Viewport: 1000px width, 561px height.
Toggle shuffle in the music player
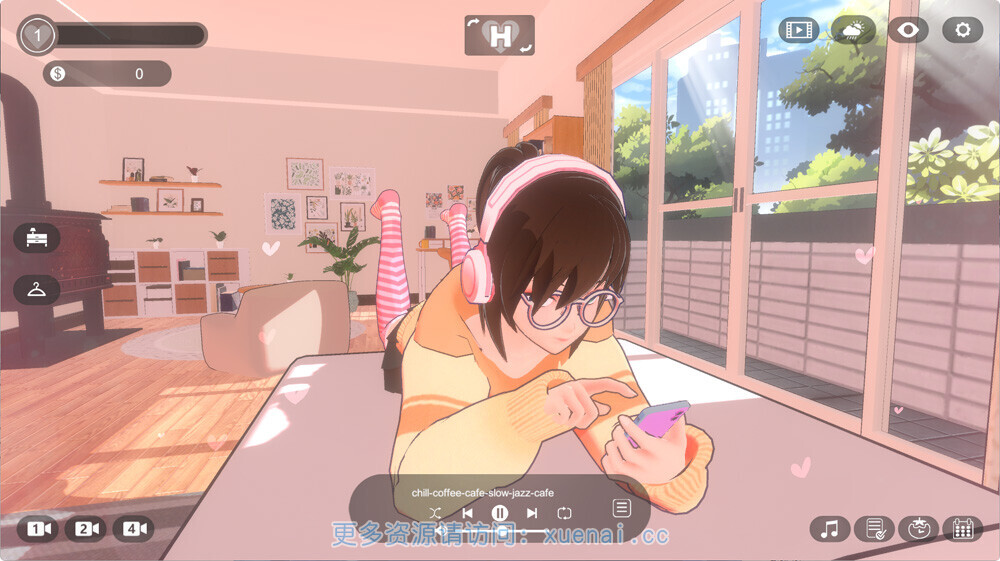pos(435,513)
